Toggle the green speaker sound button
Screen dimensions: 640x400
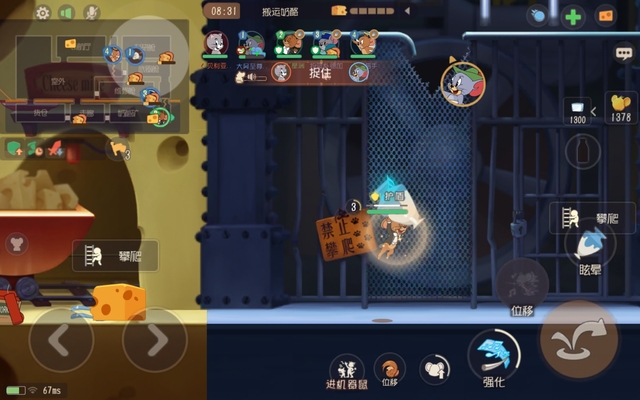[66, 13]
